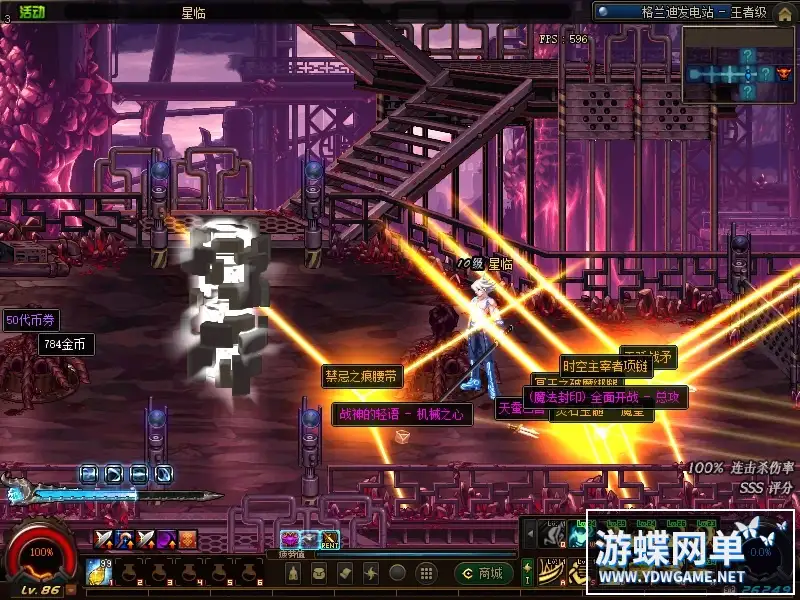Click the 784金币 gold drop label

(x=66, y=345)
